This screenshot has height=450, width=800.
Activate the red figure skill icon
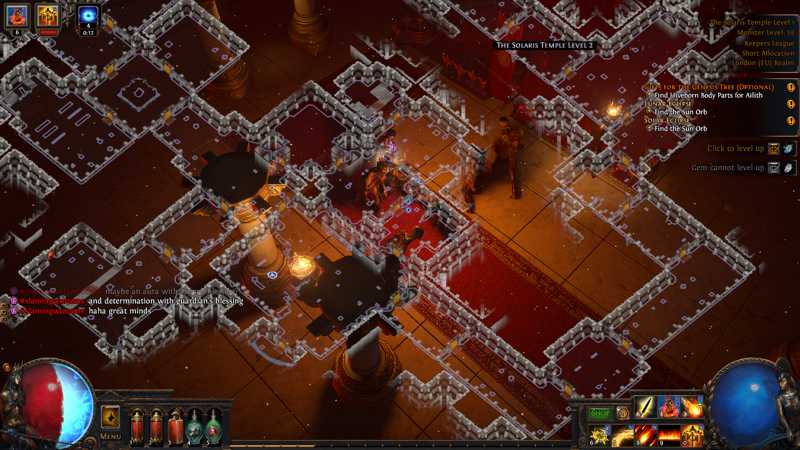point(669,407)
